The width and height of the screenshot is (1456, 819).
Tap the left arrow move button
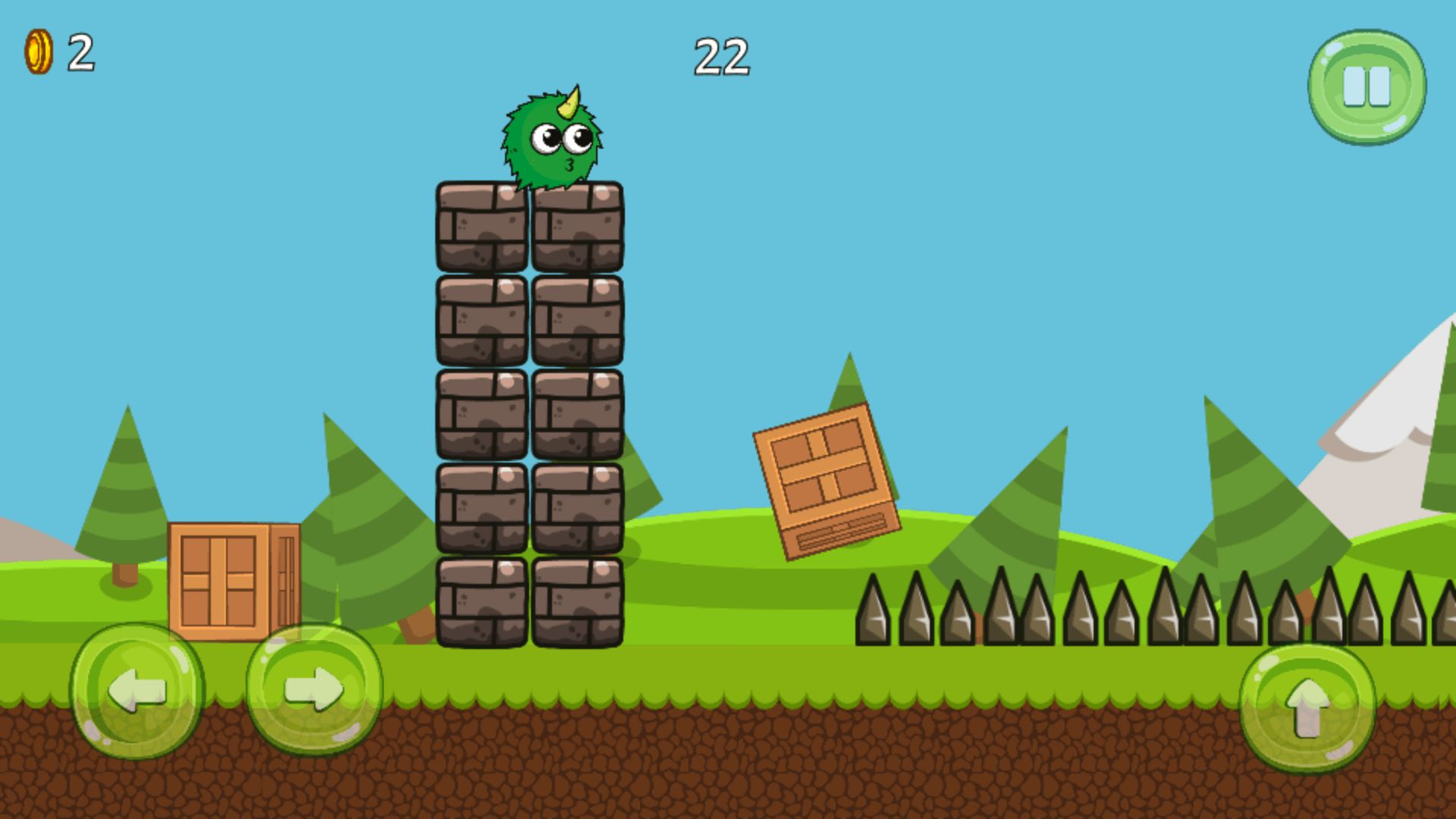[137, 690]
